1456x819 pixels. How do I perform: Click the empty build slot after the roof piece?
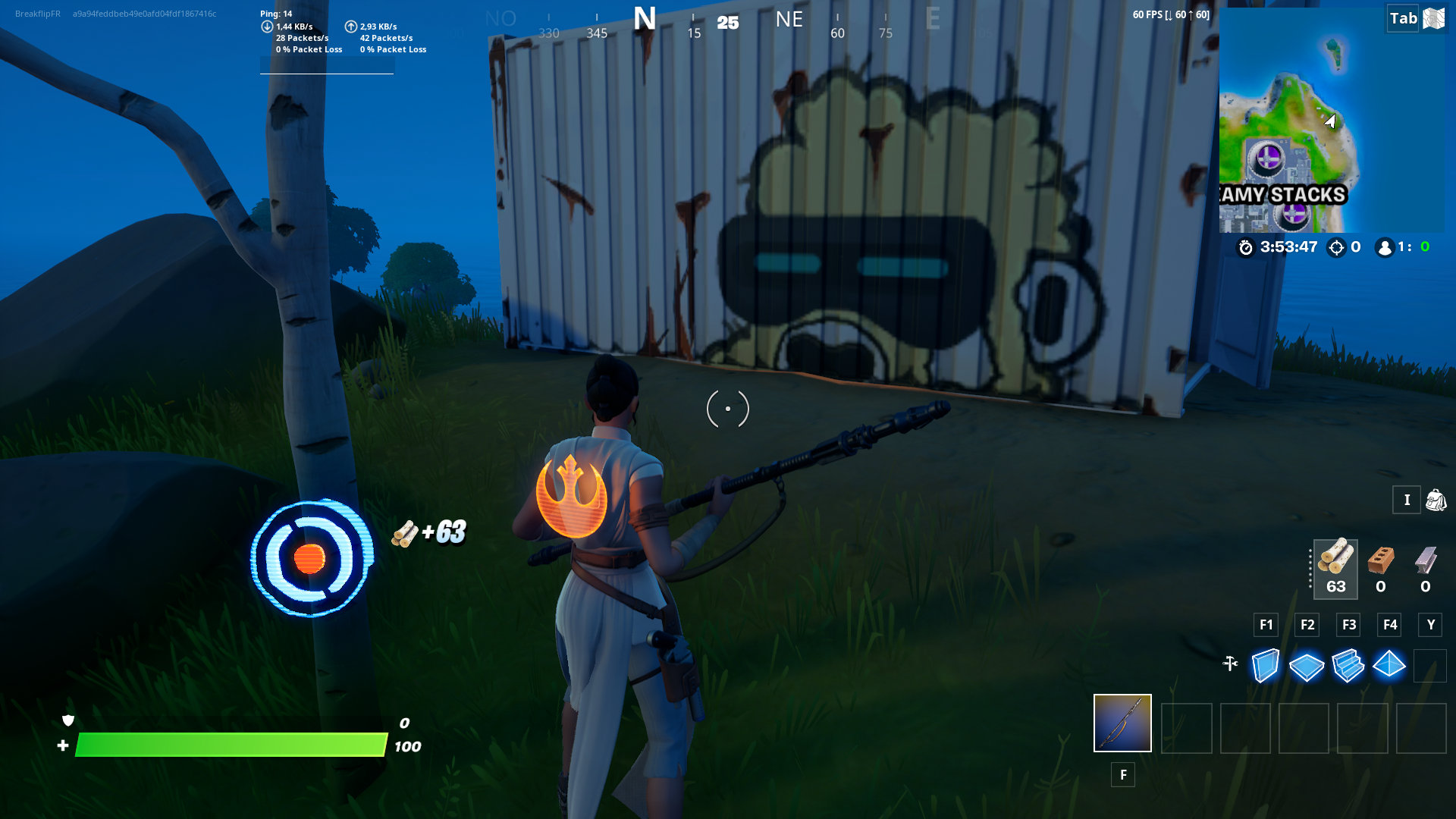pyautogui.click(x=1432, y=666)
